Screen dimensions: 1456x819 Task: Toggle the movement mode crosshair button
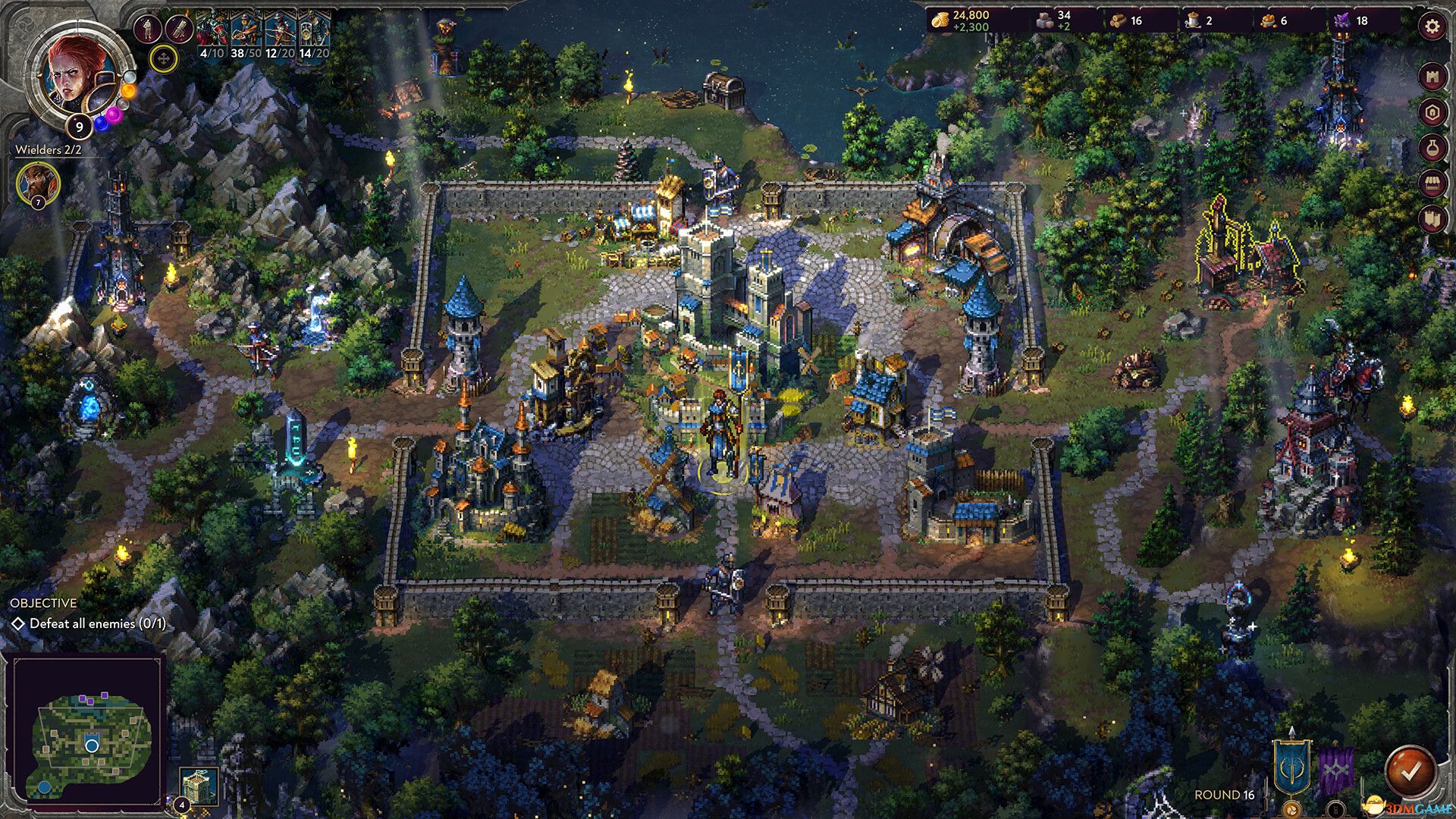coord(162,58)
